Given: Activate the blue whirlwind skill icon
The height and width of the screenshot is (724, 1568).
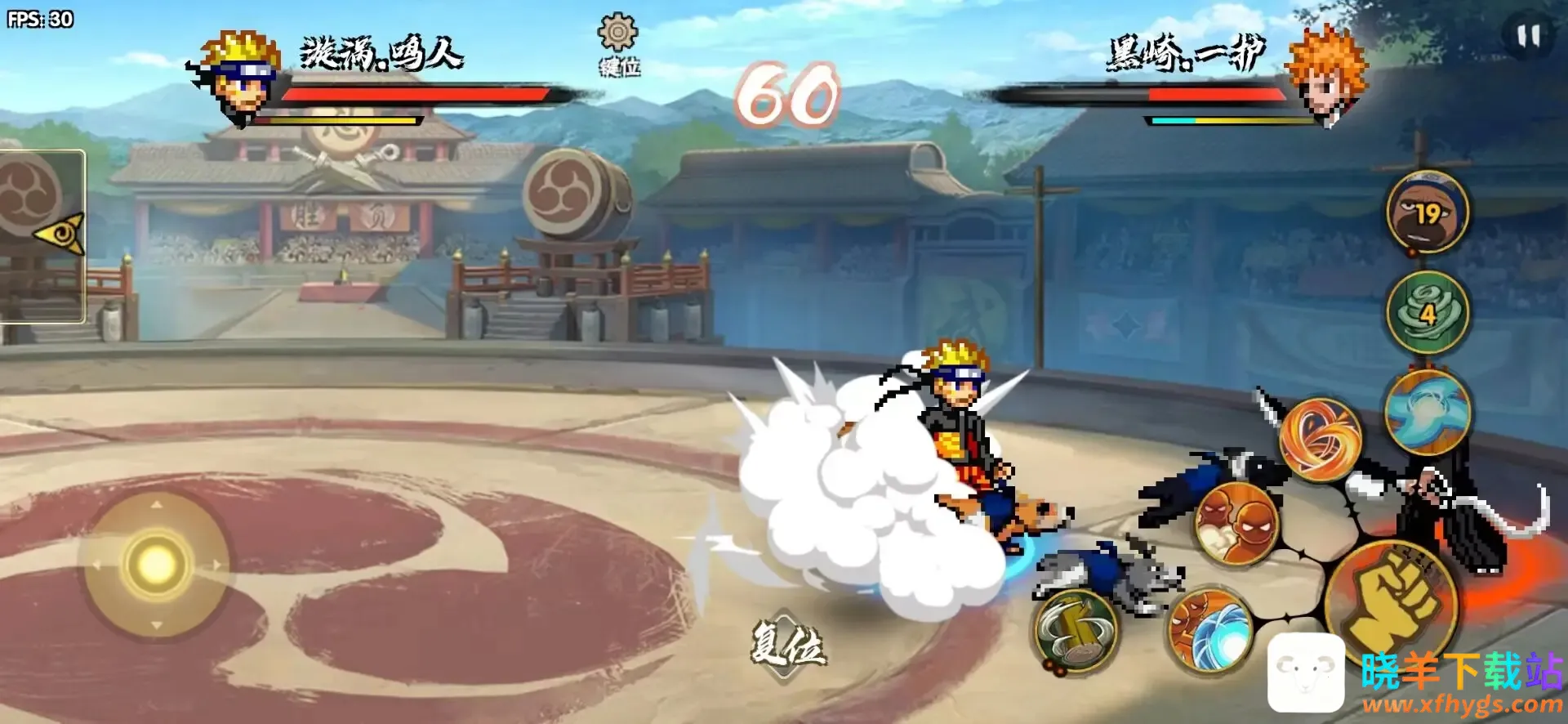Looking at the screenshot, I should pos(1428,411).
